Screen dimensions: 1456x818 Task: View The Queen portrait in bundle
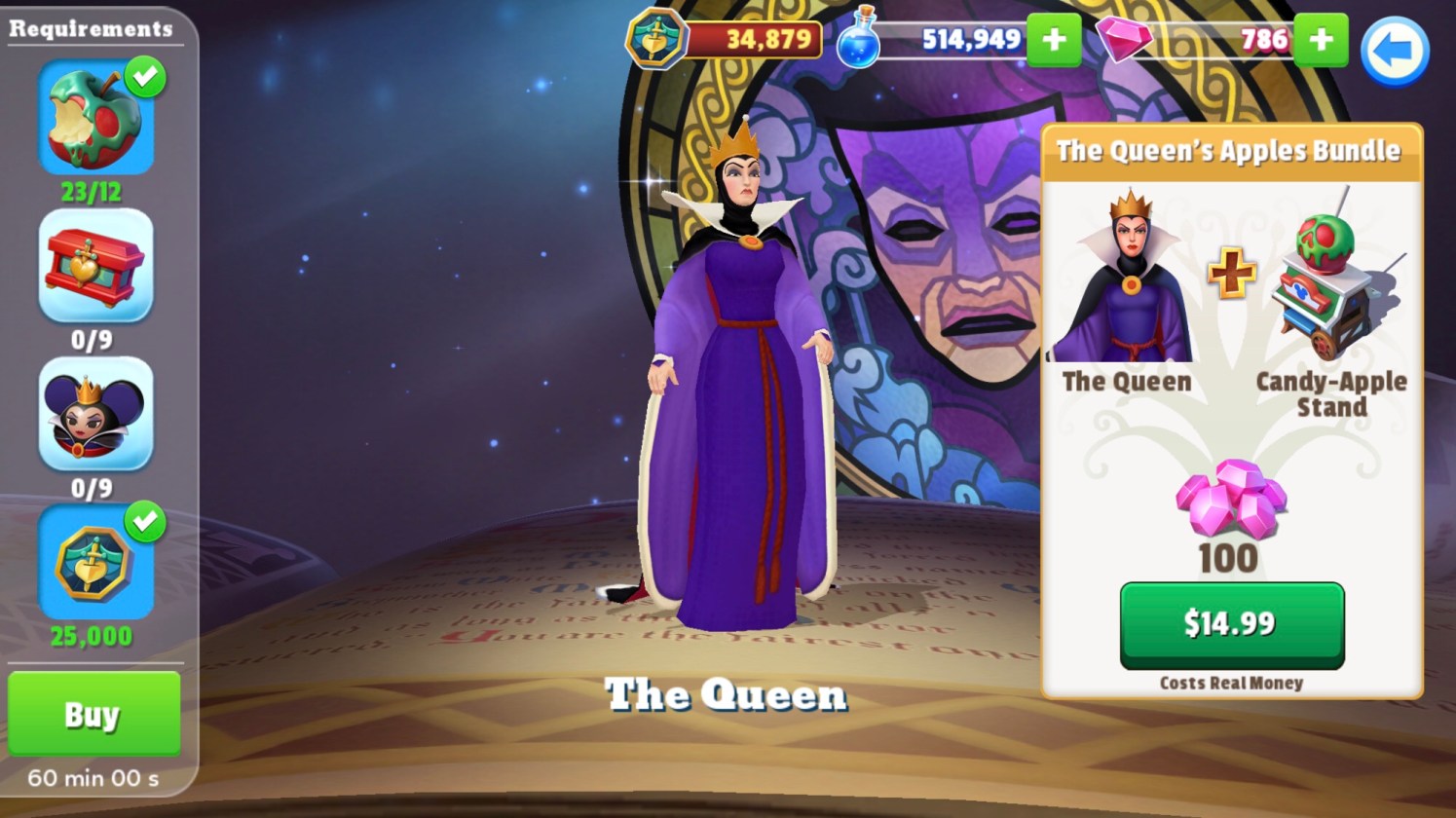(1127, 278)
